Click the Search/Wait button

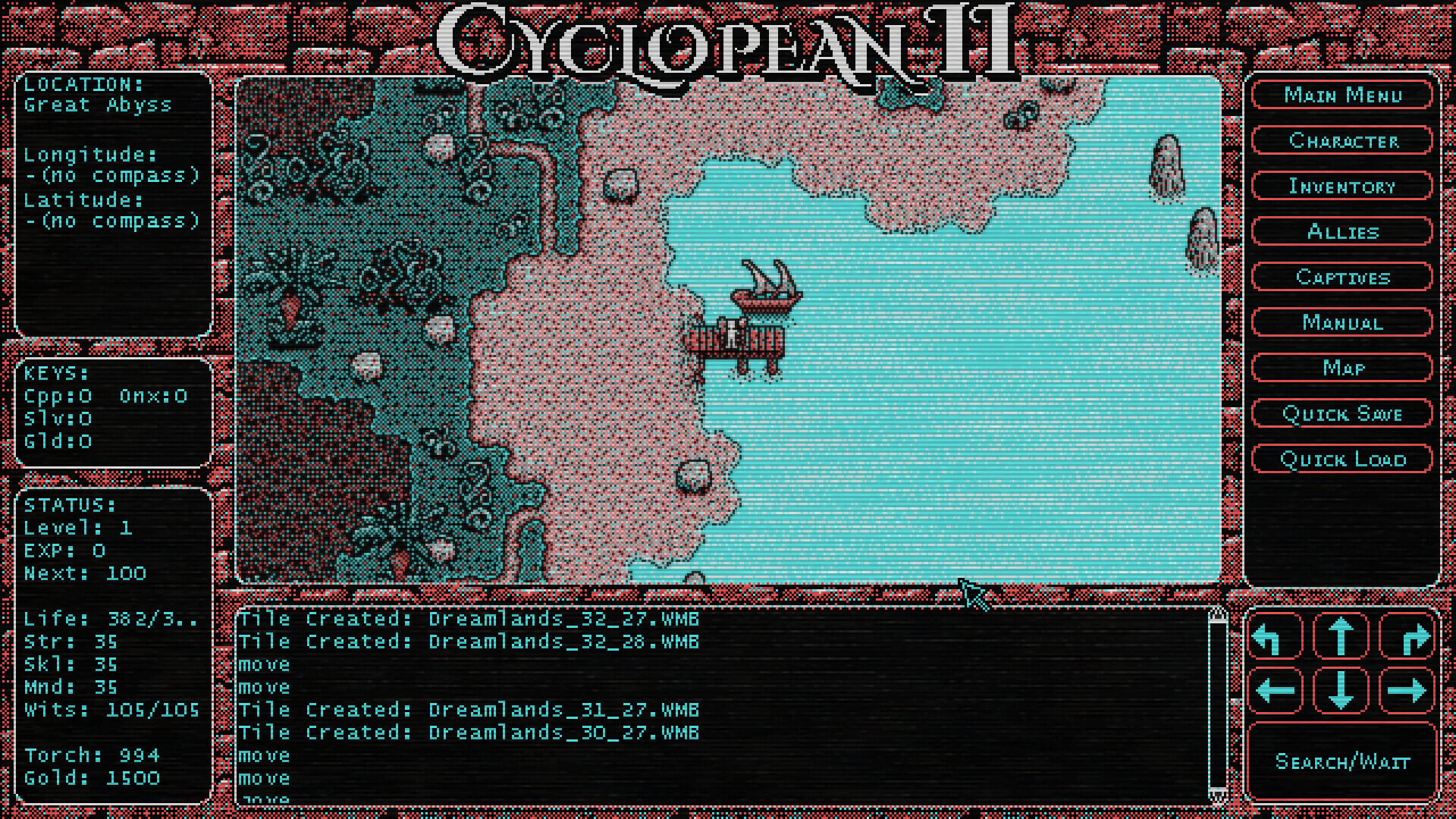pos(1341,761)
